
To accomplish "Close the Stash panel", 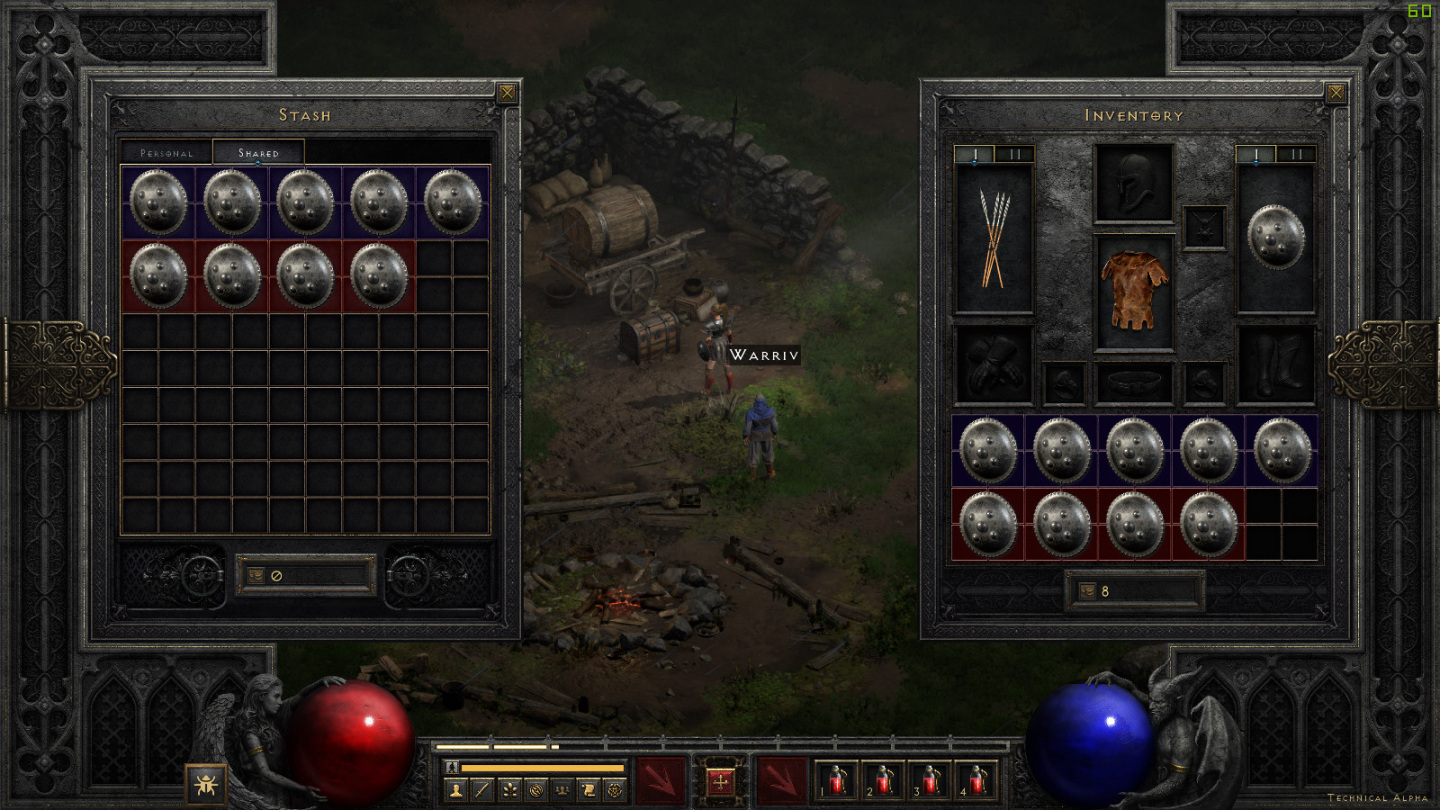I will coord(508,94).
